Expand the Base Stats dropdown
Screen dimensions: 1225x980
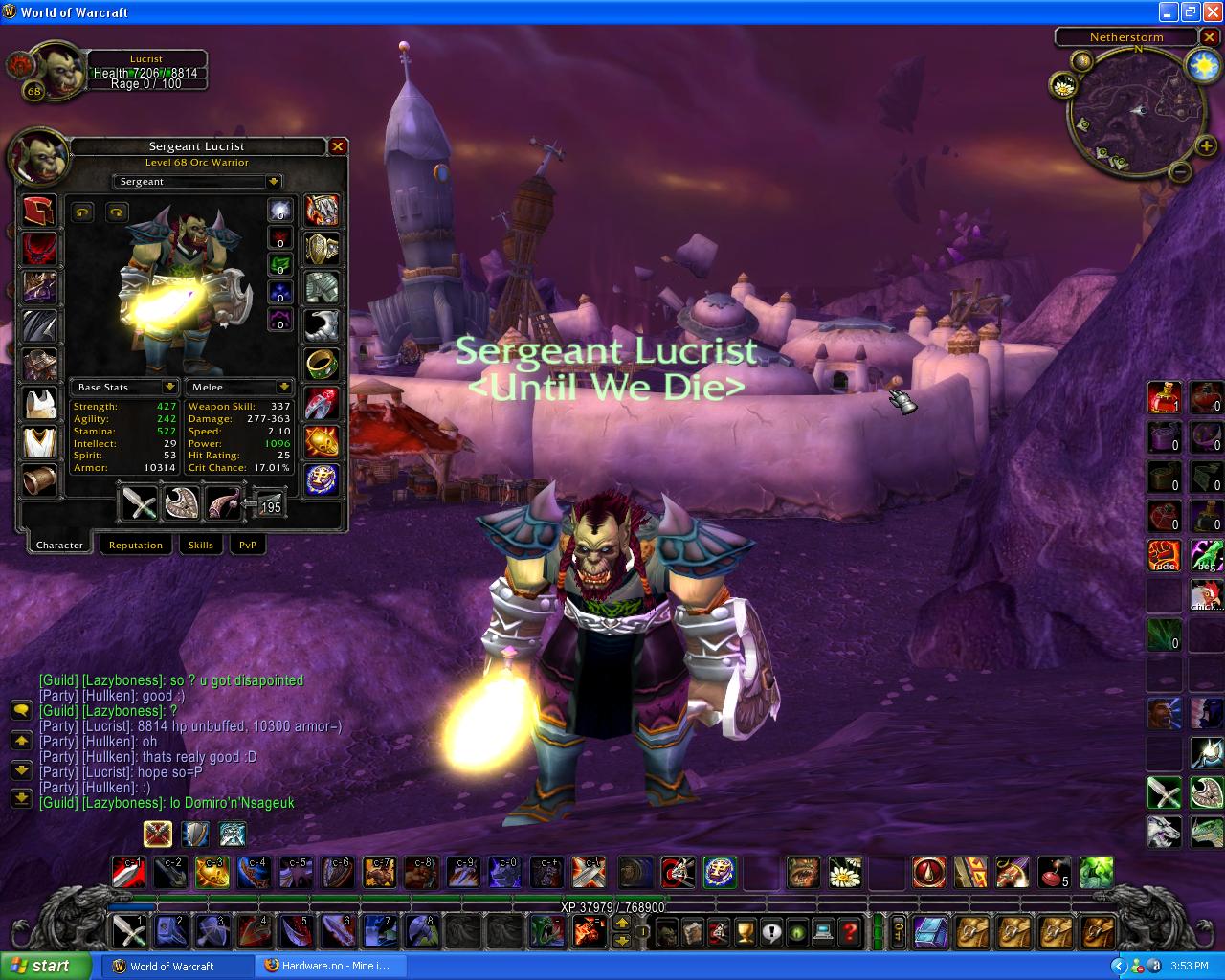pos(169,387)
